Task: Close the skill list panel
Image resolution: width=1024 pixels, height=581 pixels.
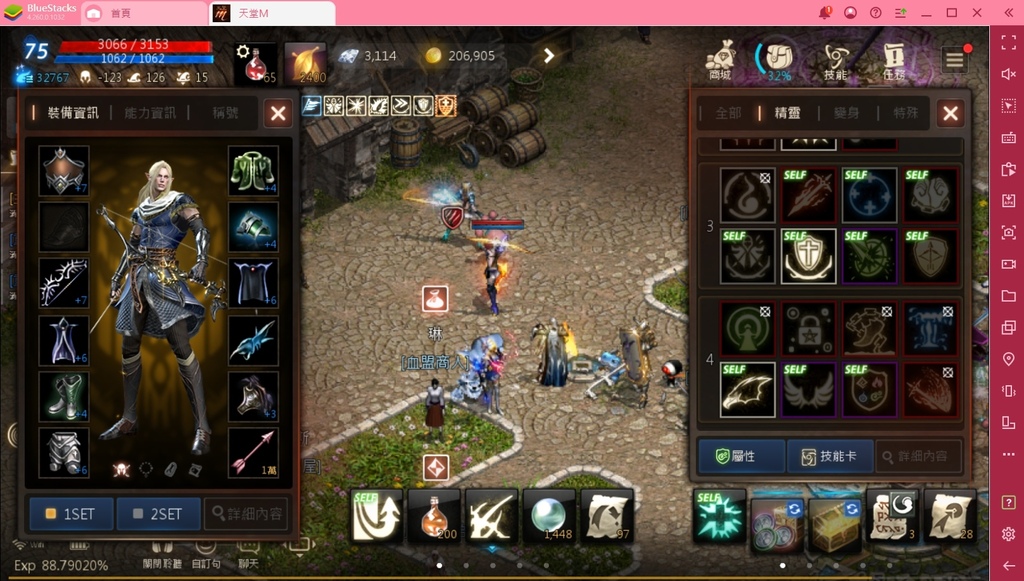Action: [950, 113]
